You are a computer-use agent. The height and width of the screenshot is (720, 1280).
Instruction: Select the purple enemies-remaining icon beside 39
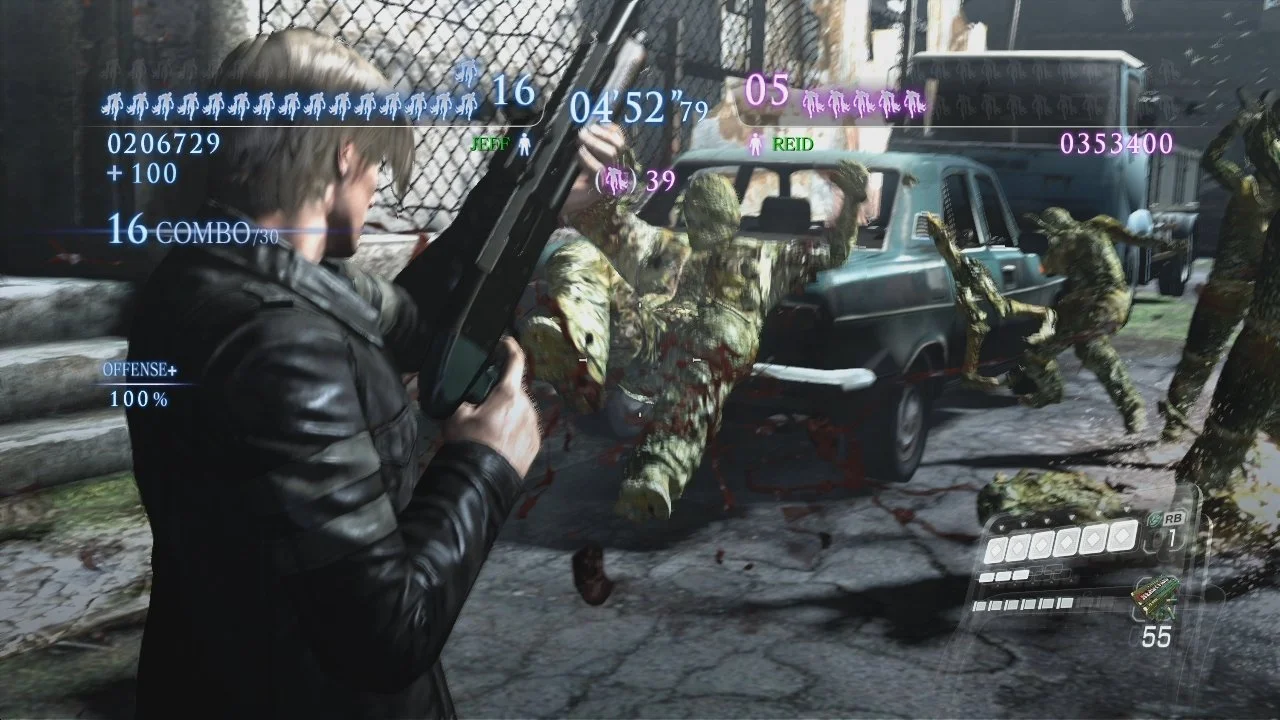617,179
